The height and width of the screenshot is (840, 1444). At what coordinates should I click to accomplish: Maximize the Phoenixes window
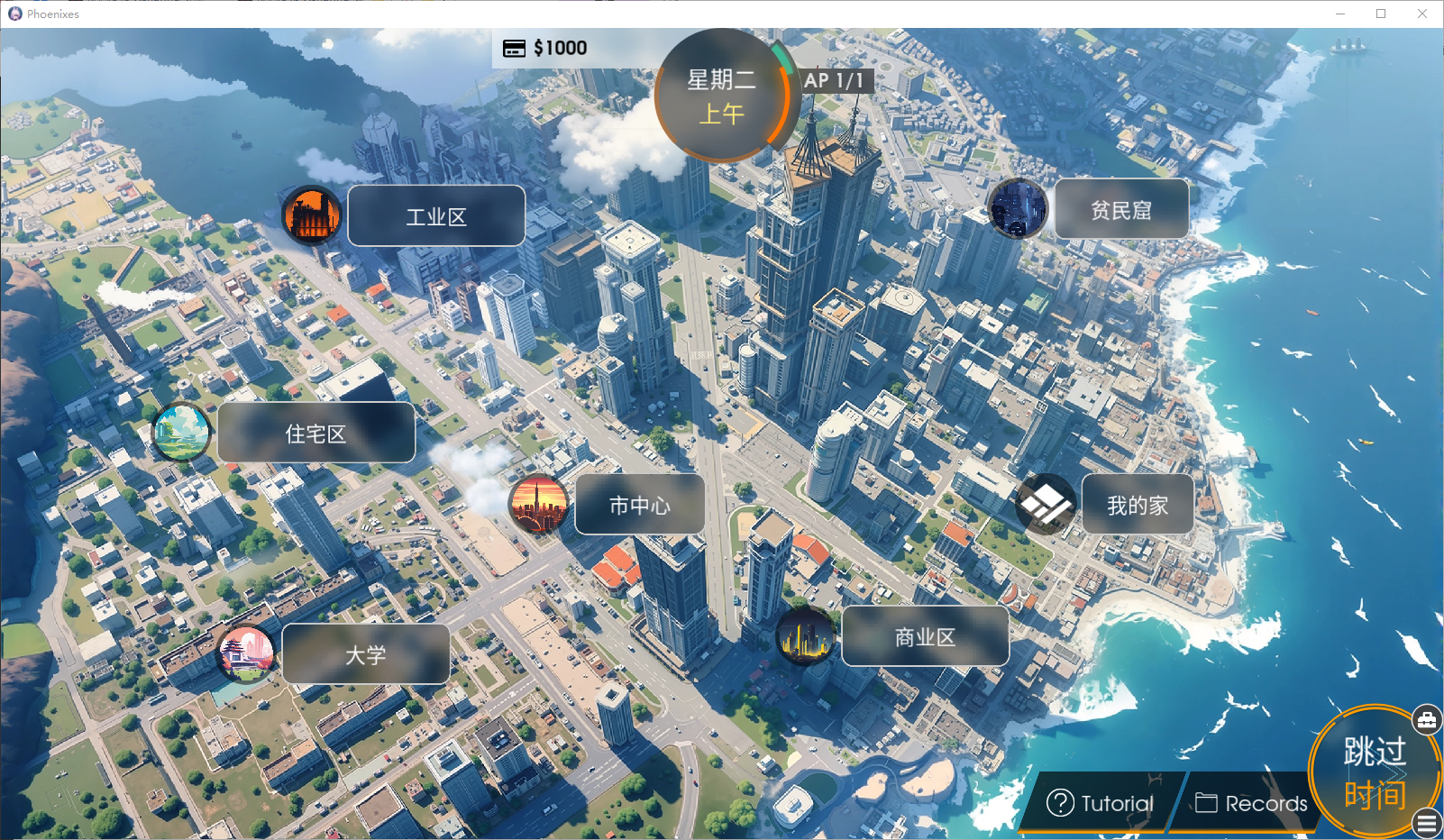[1381, 14]
